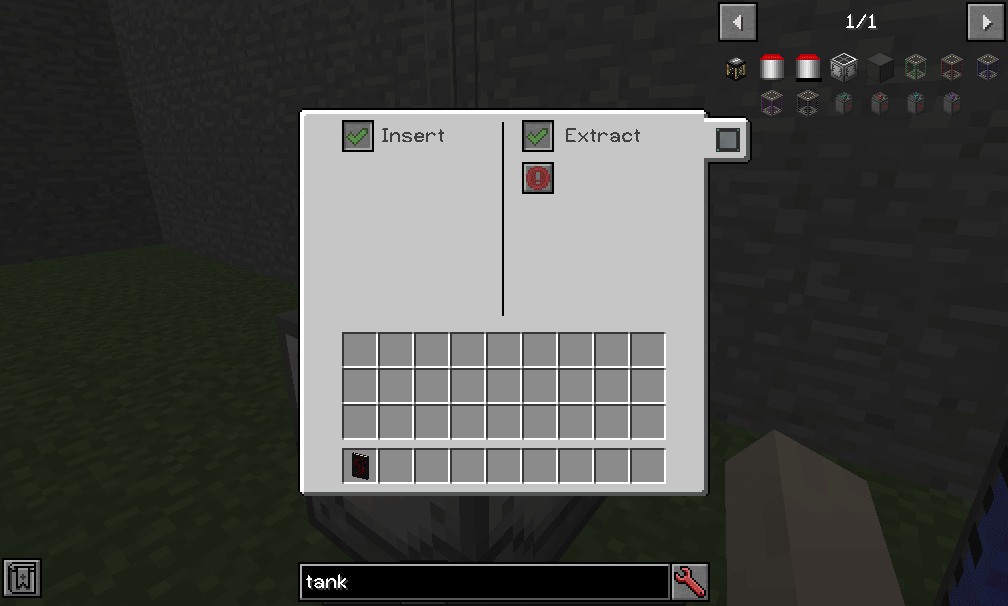
Task: Go to the previous item list page
Action: pos(738,21)
